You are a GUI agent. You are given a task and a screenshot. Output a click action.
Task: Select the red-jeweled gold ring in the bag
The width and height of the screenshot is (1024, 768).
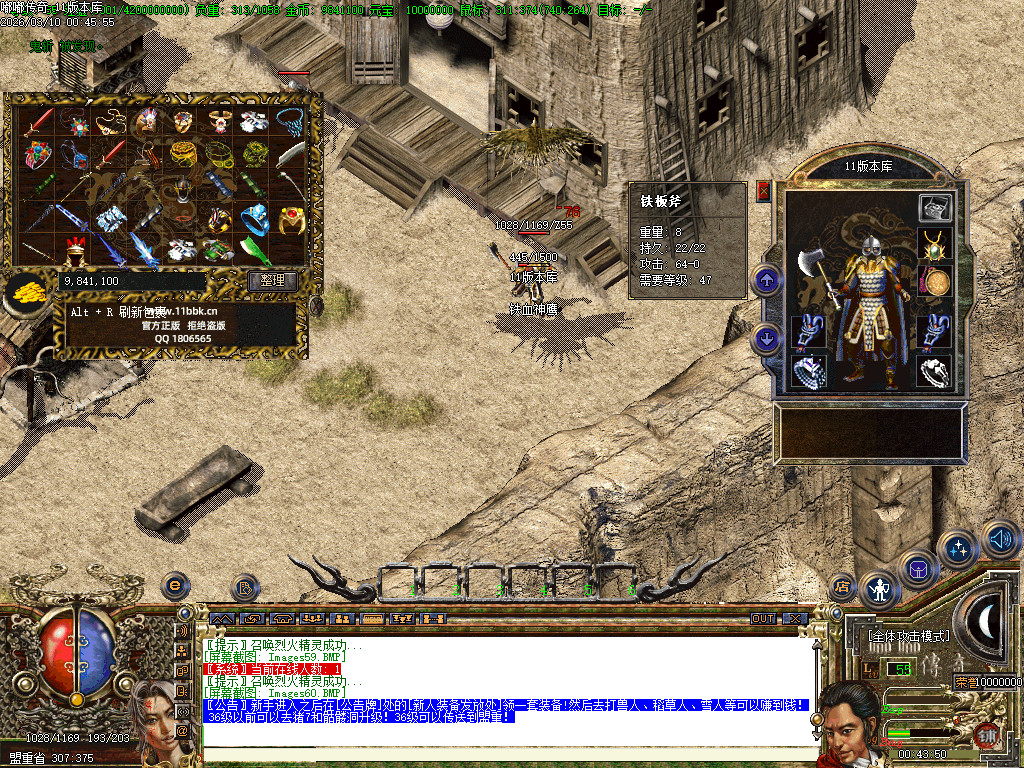pos(291,218)
